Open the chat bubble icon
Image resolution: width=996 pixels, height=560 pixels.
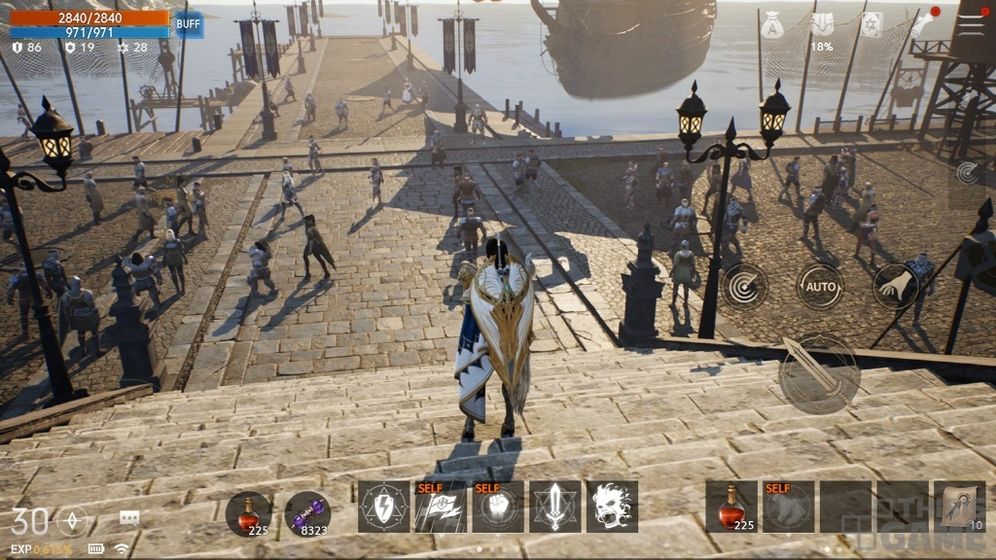[129, 517]
